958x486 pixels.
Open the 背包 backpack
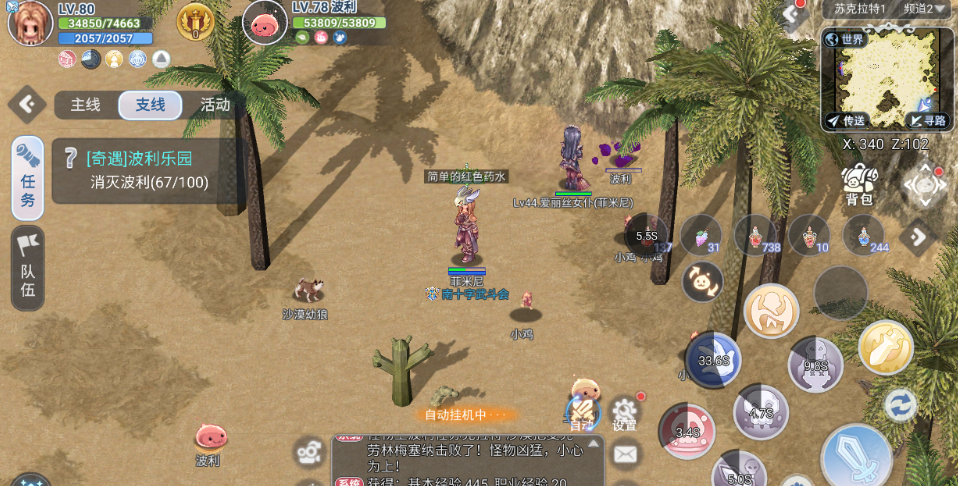[859, 186]
